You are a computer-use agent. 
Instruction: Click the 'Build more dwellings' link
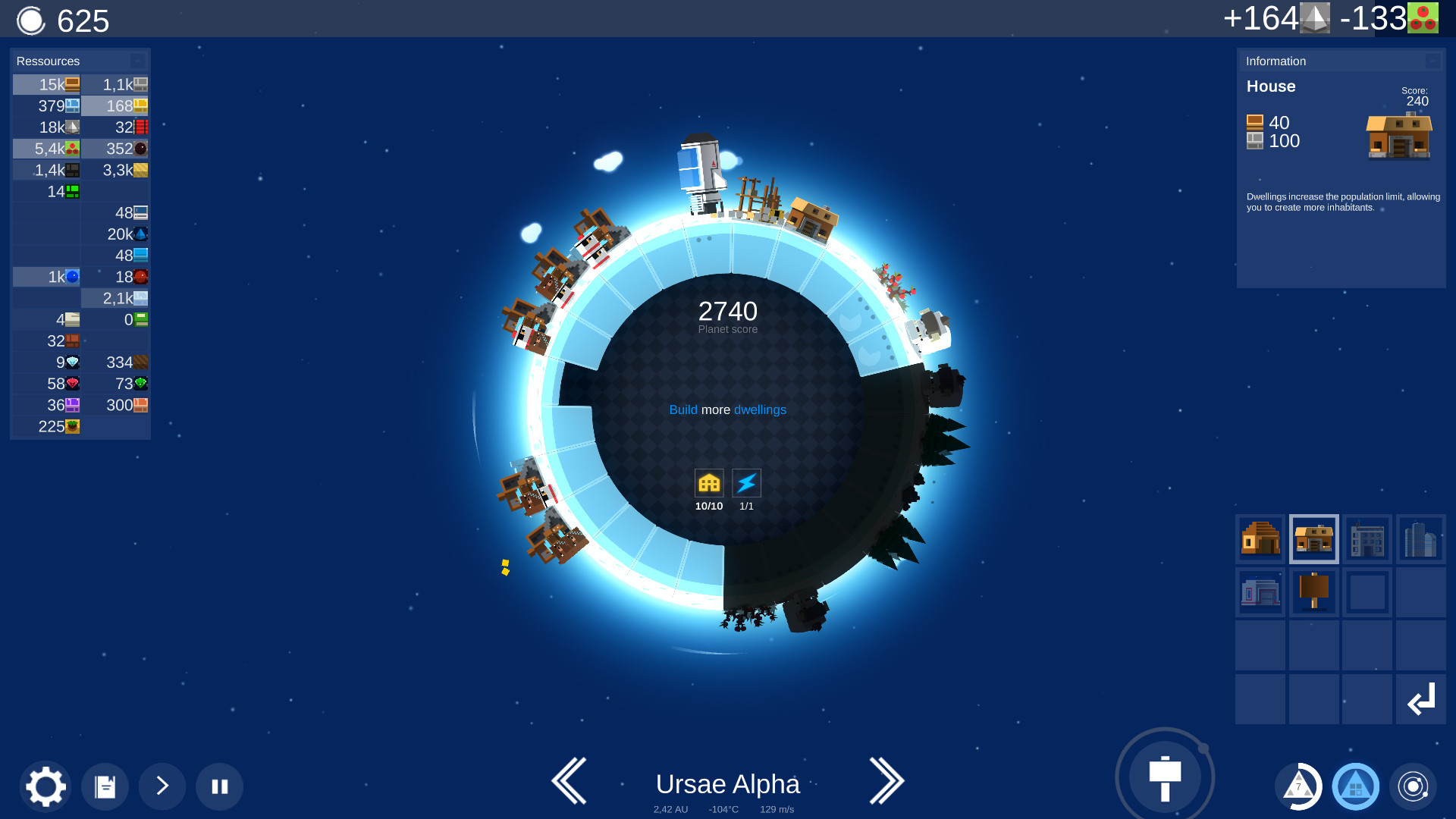coord(728,409)
